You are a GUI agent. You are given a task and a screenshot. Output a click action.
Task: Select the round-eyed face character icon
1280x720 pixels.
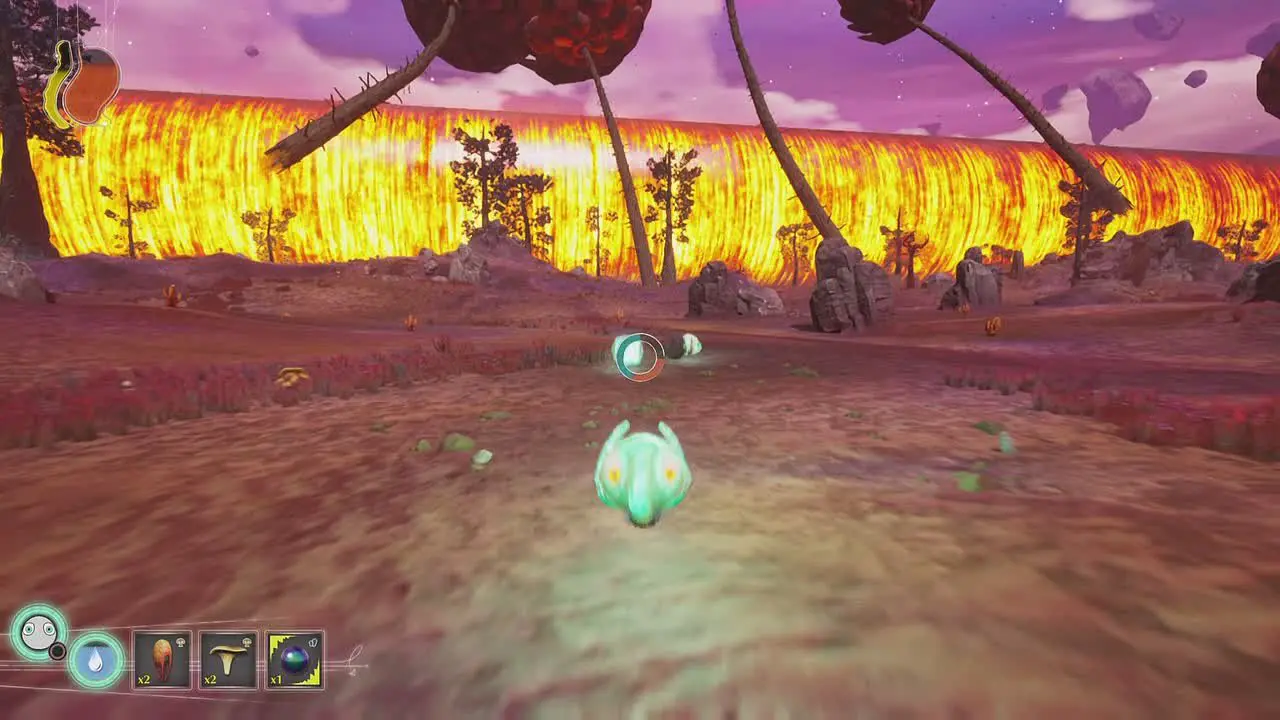pos(38,632)
